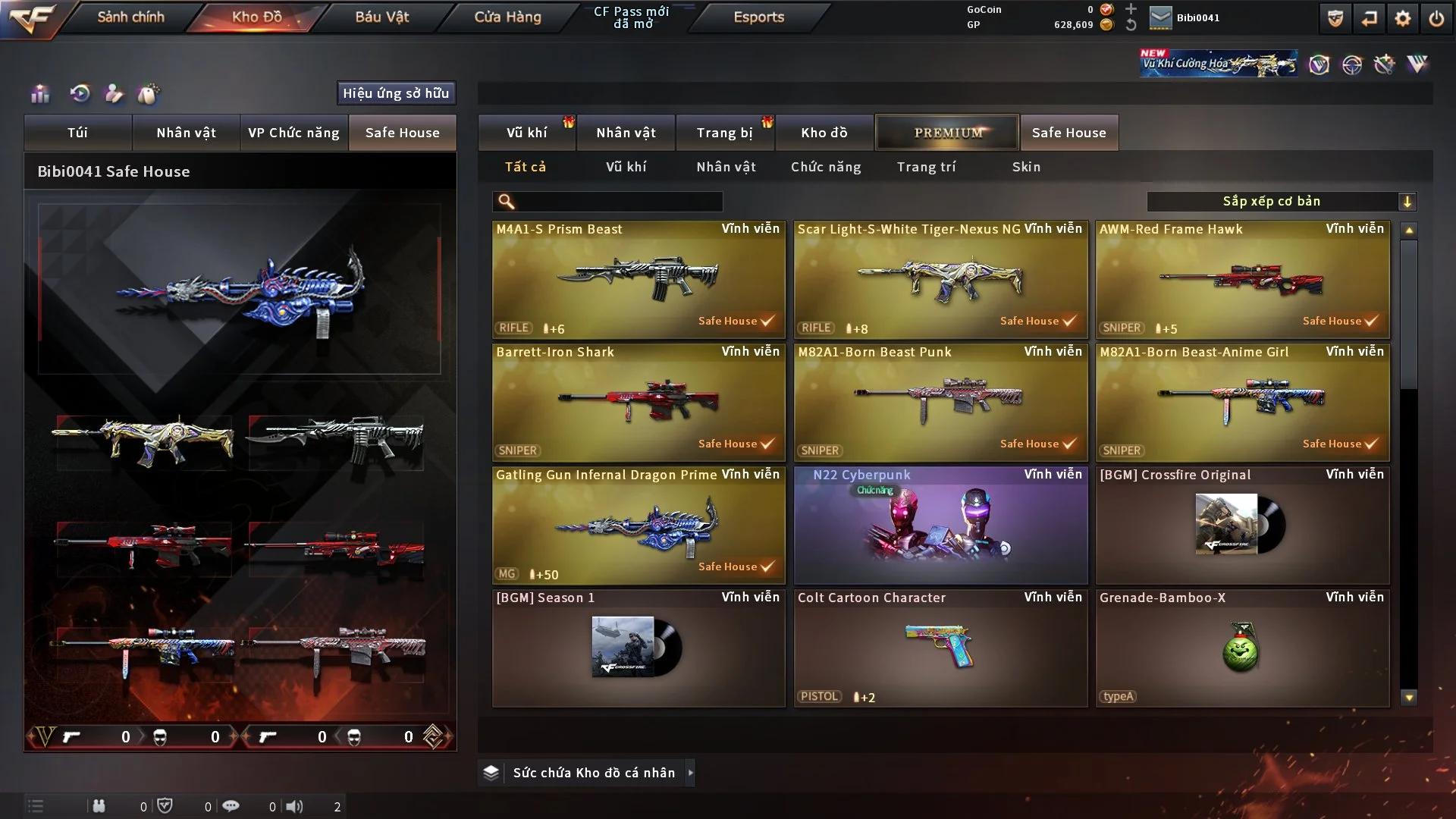This screenshot has height=819, width=1456.
Task: Select the M4A1-S Prism Beast rifle
Action: point(639,279)
